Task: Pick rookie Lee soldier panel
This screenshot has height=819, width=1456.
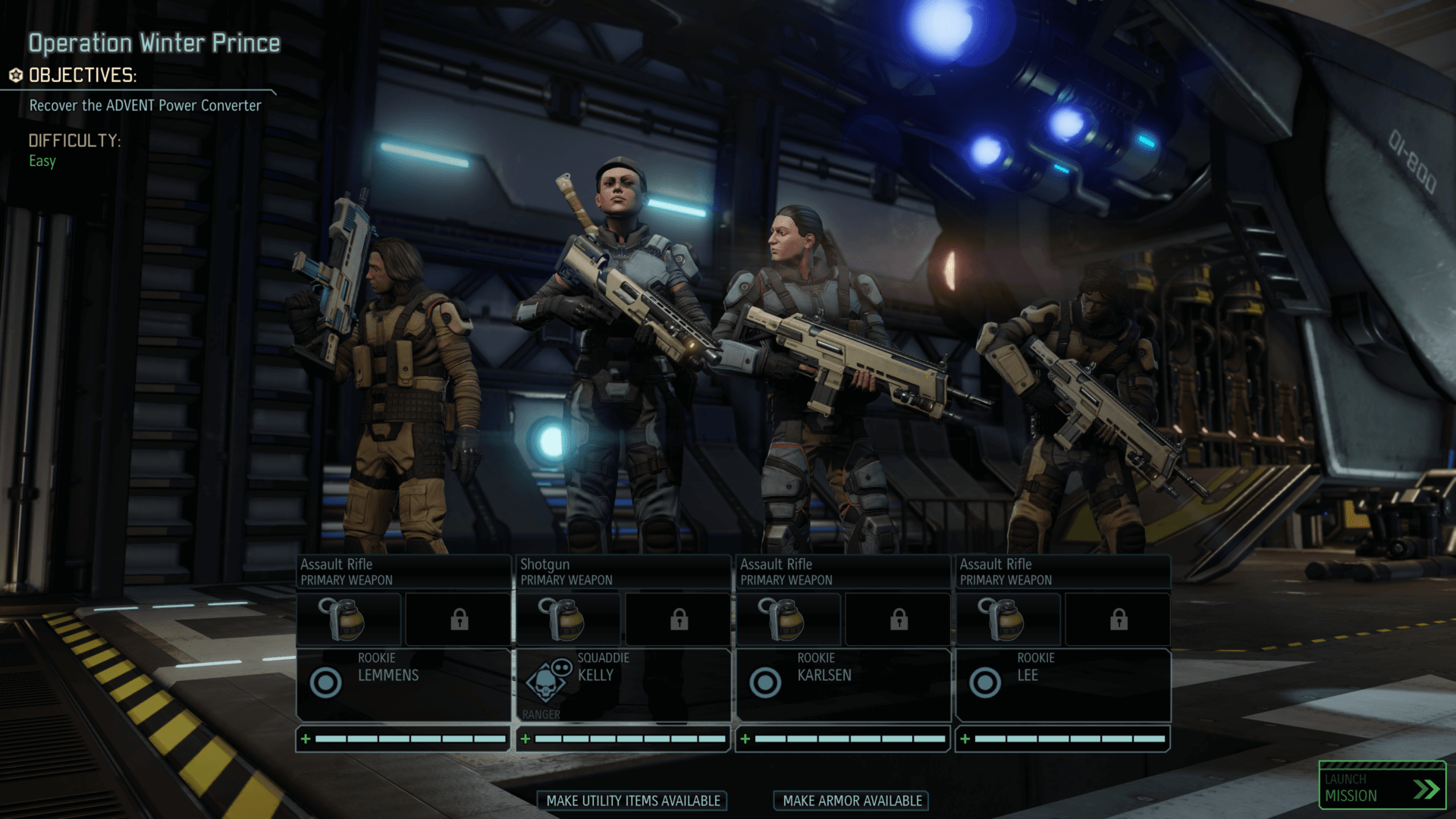Action: click(1063, 684)
